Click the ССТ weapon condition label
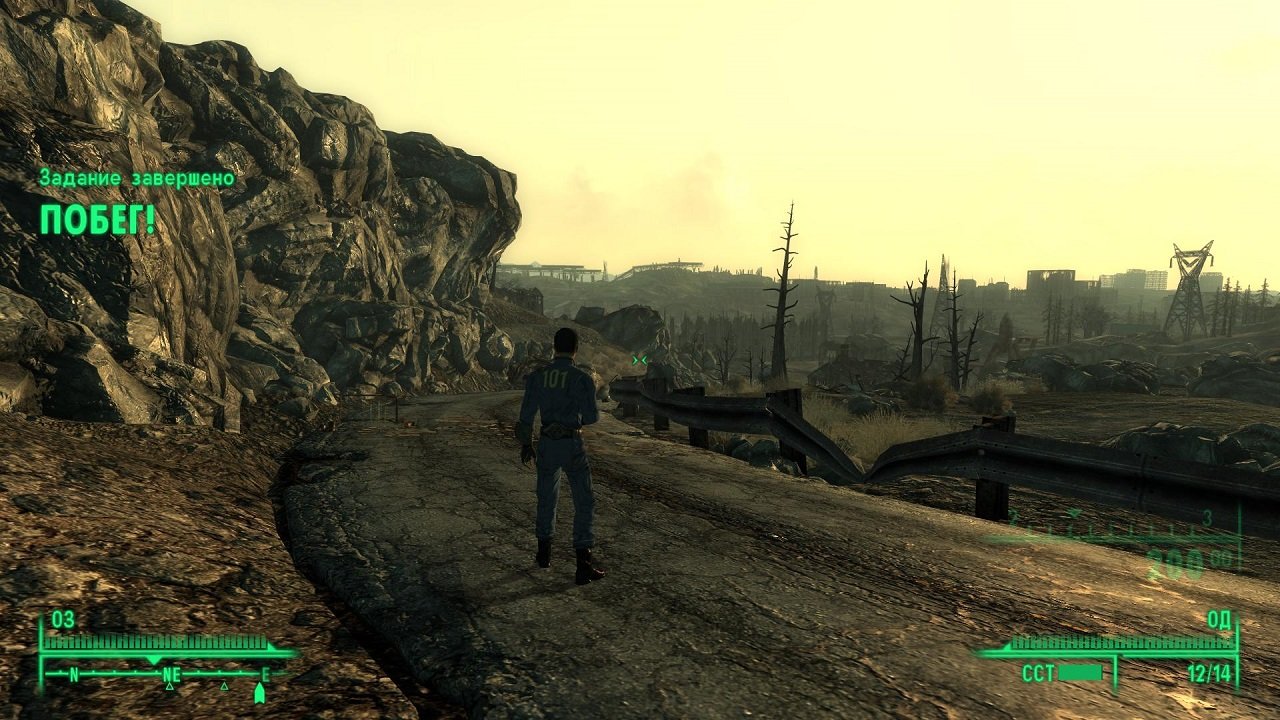Viewport: 1280px width, 720px height. pos(1040,672)
